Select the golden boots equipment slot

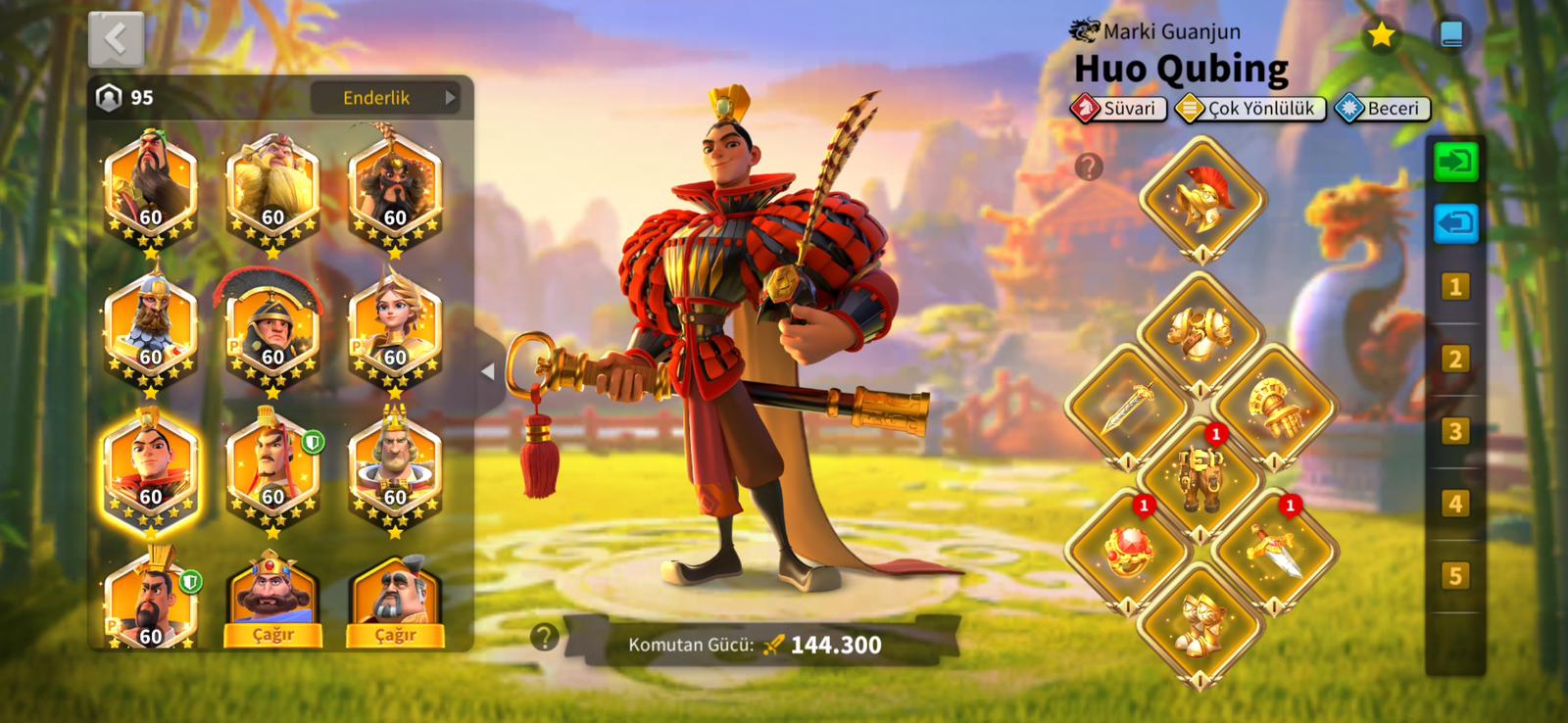click(1201, 625)
